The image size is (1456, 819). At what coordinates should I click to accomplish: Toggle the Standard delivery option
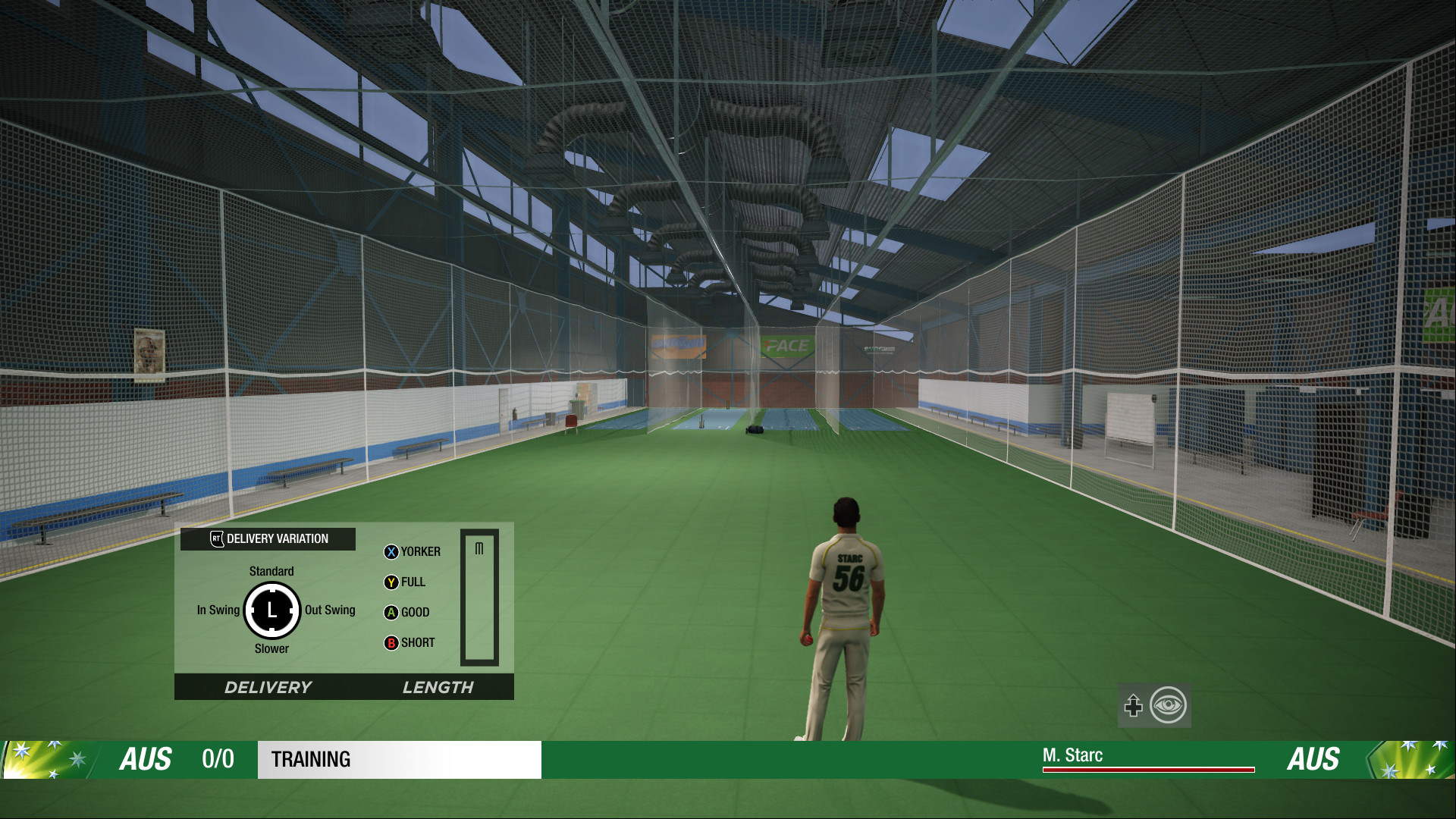click(x=271, y=571)
